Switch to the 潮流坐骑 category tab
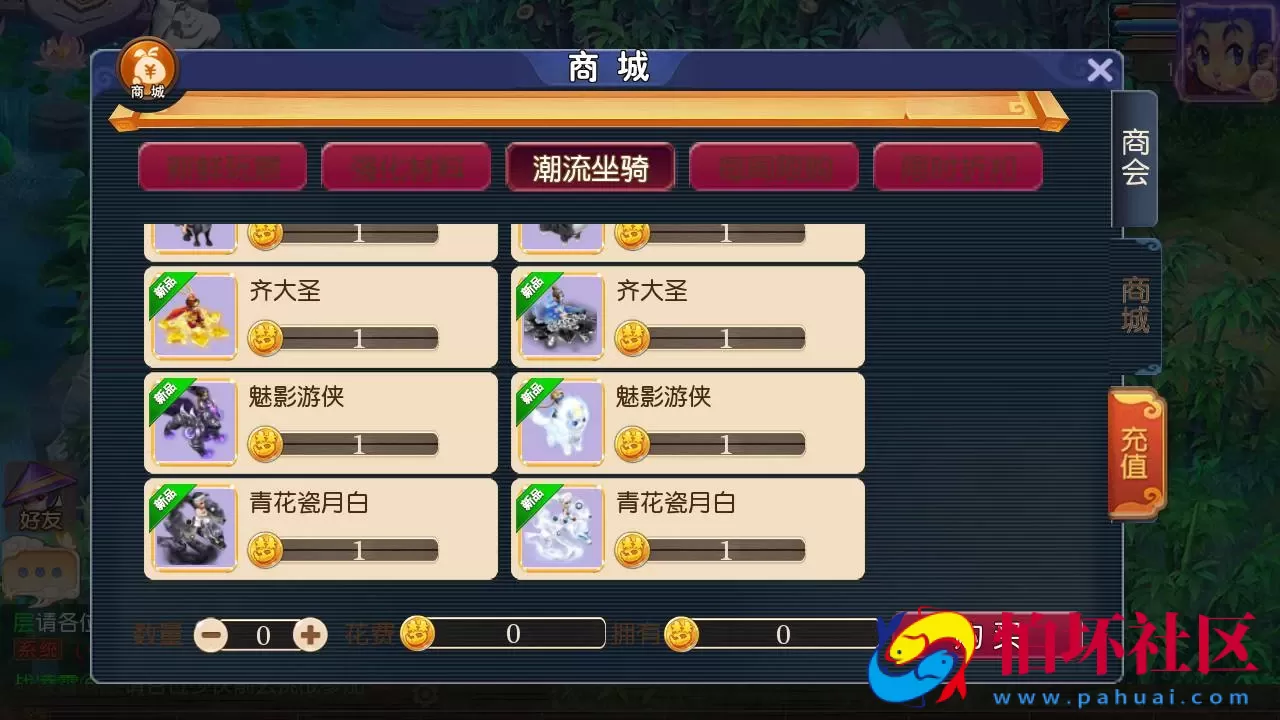The height and width of the screenshot is (720, 1280). pos(590,167)
